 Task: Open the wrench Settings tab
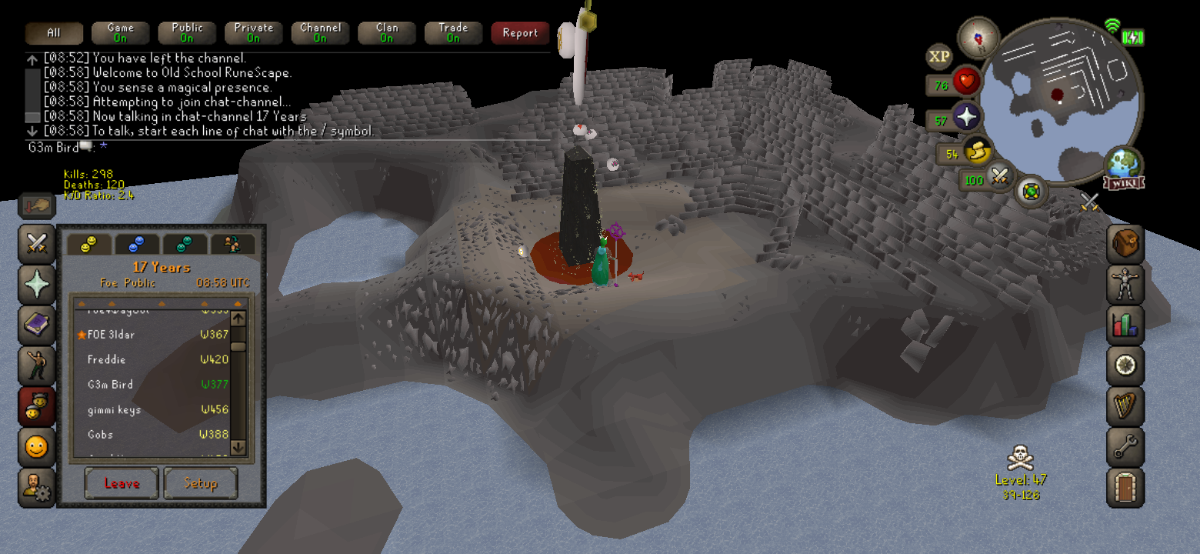click(1125, 447)
